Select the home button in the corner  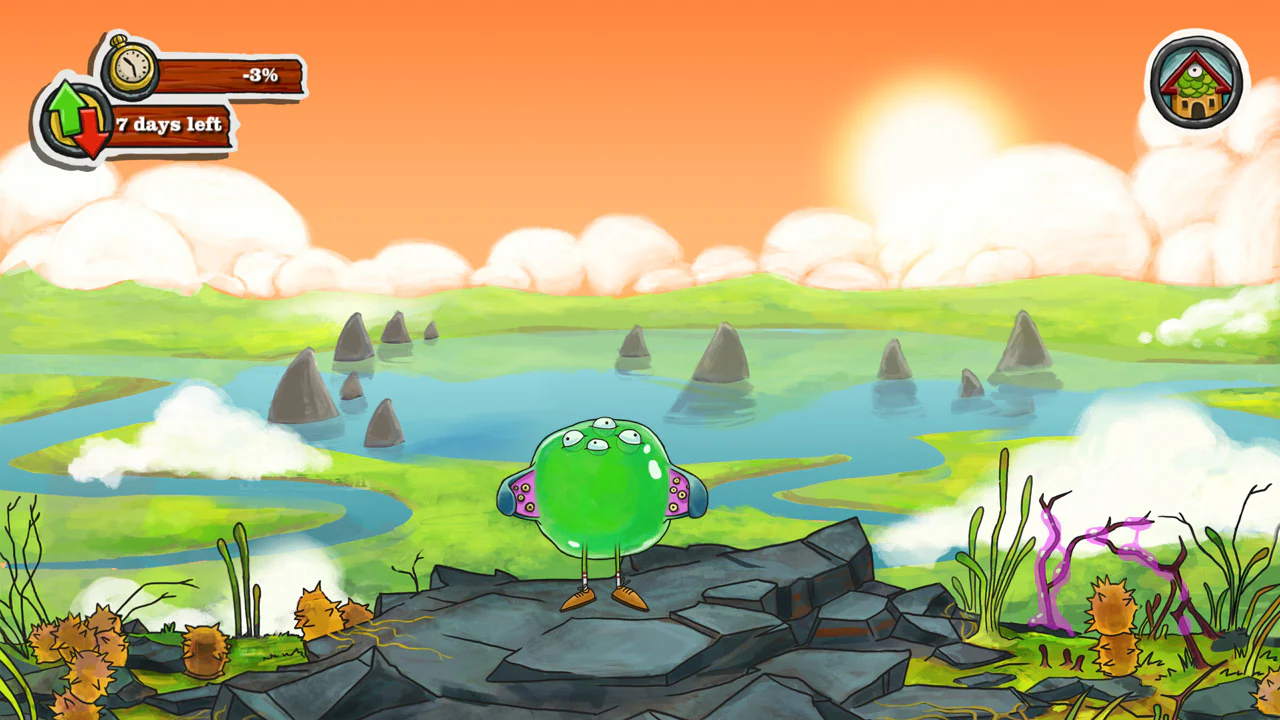[1198, 80]
